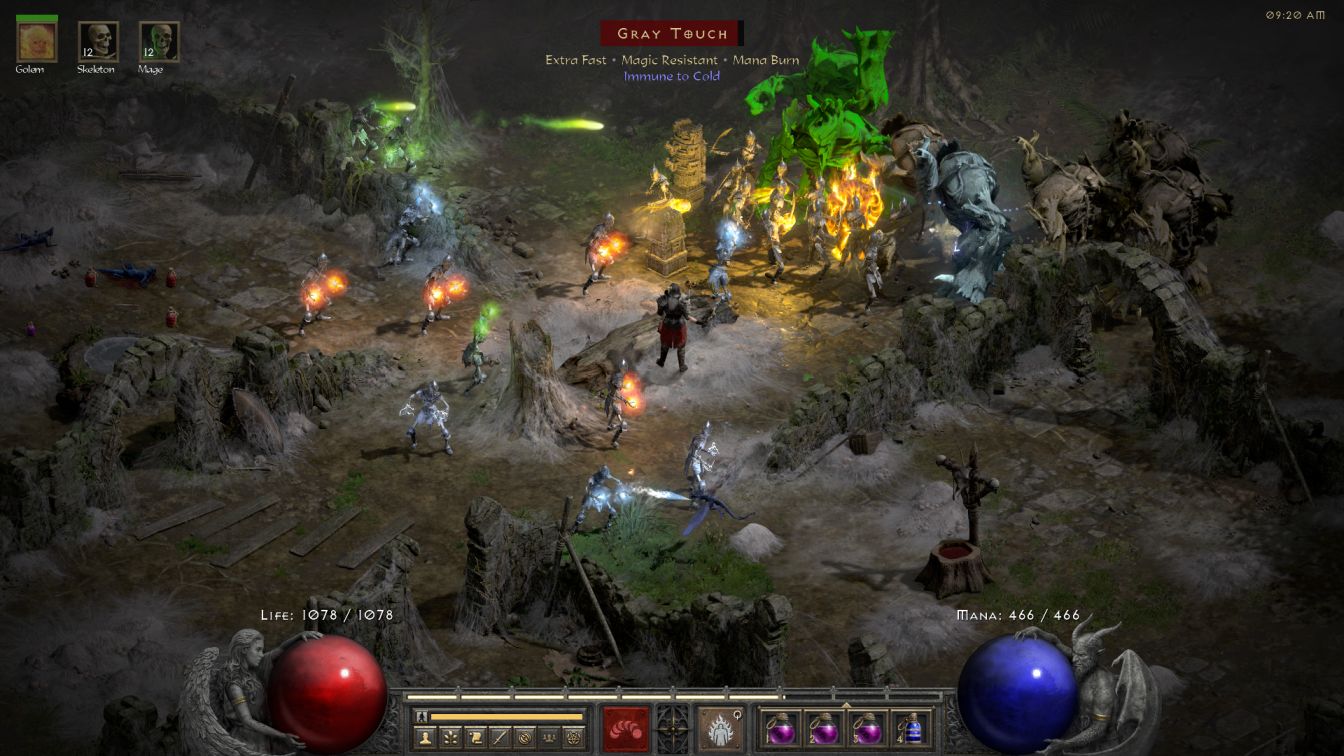The width and height of the screenshot is (1344, 756).
Task: Open the quest log scroll icon
Action: coord(477,737)
